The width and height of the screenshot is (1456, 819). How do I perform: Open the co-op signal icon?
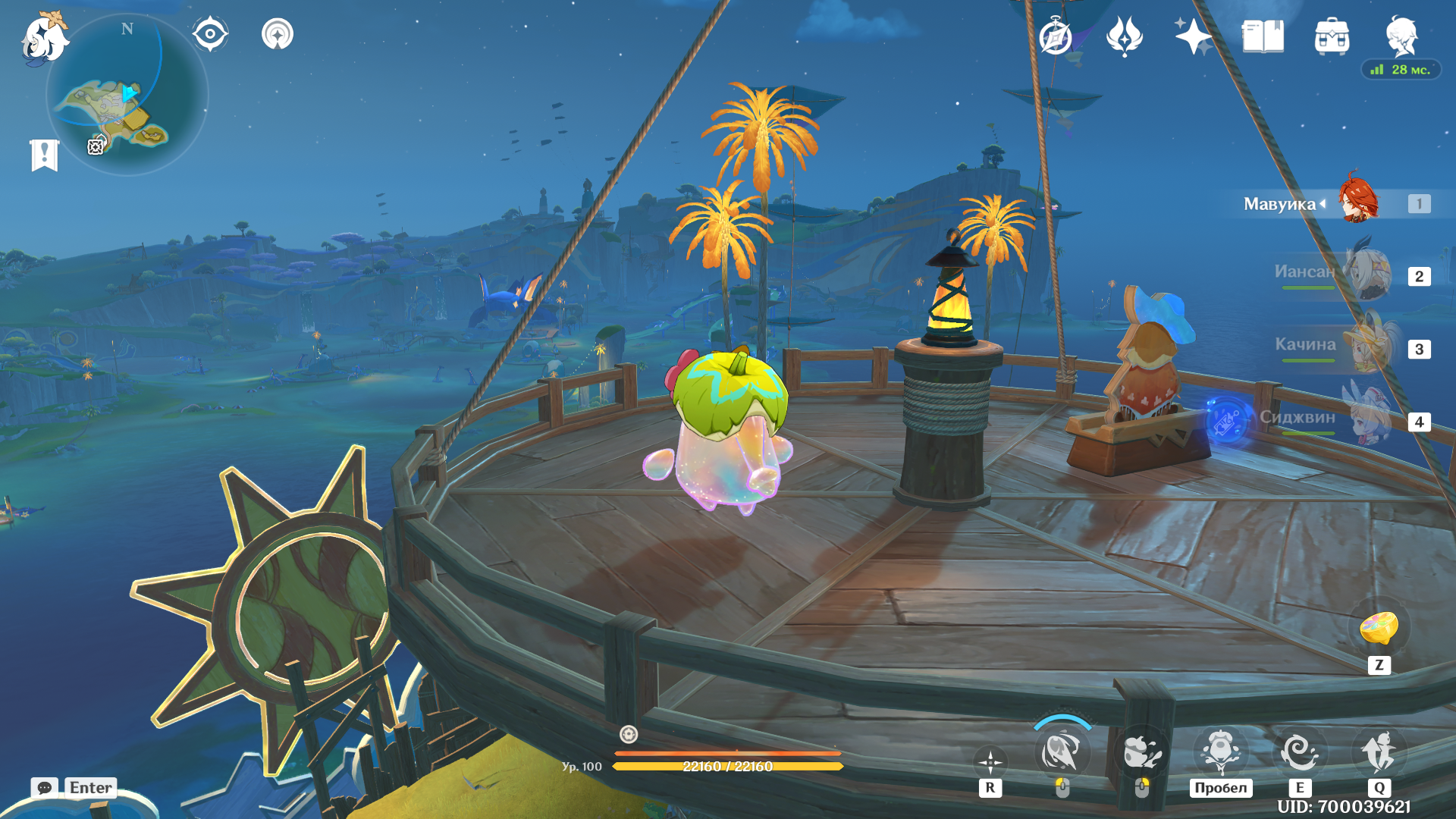click(278, 34)
